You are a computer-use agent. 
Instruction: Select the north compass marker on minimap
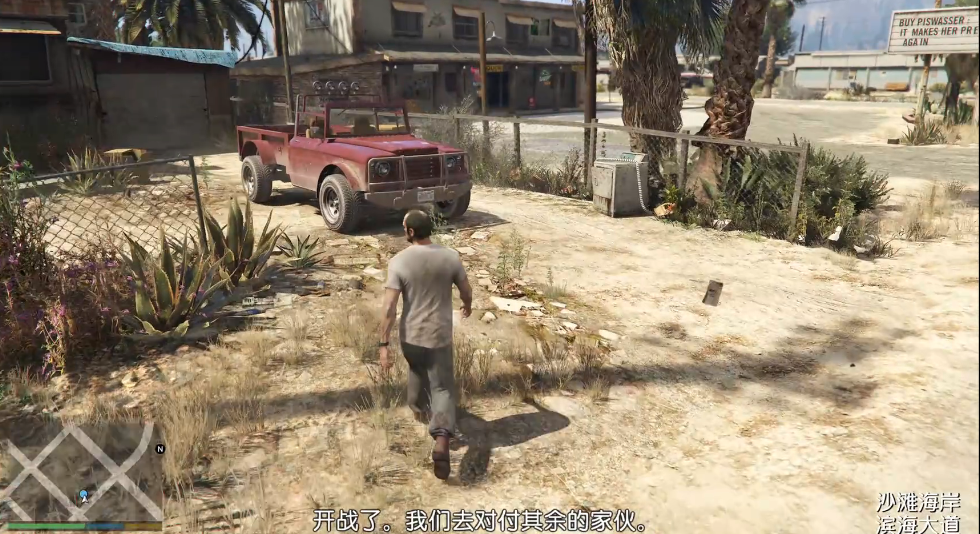point(159,449)
